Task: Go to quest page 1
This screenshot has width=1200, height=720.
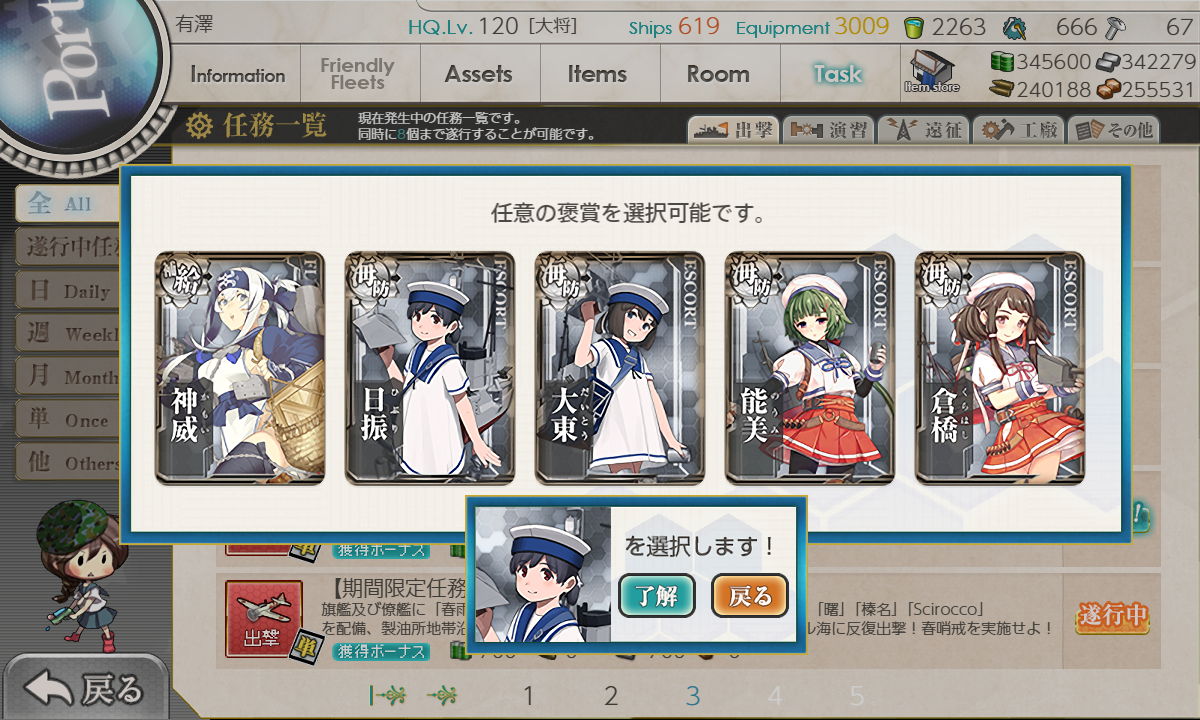Action: [x=529, y=696]
